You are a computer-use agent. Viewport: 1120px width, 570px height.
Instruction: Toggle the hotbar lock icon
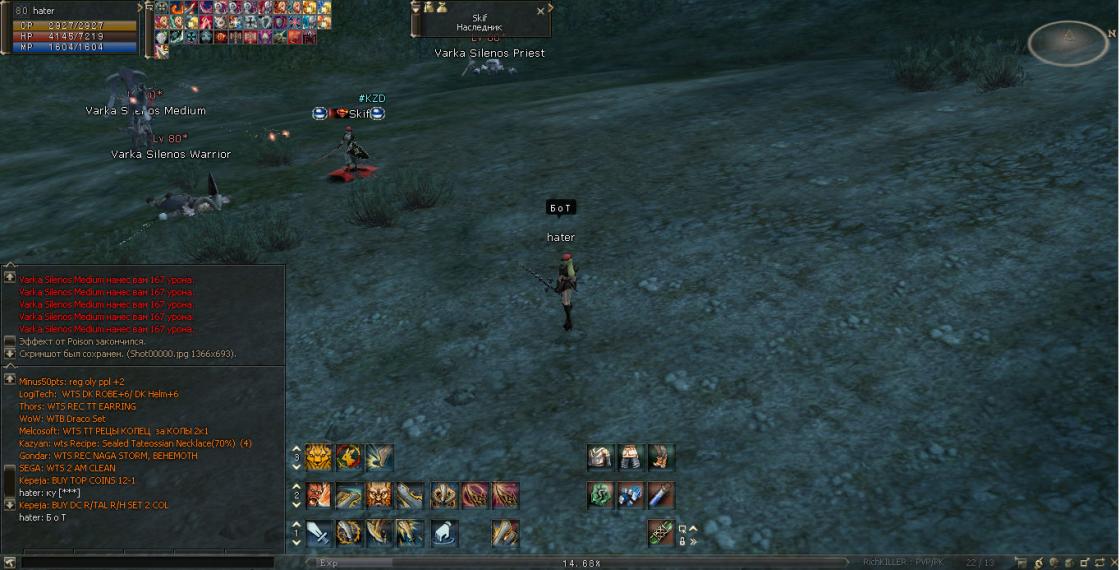(682, 541)
